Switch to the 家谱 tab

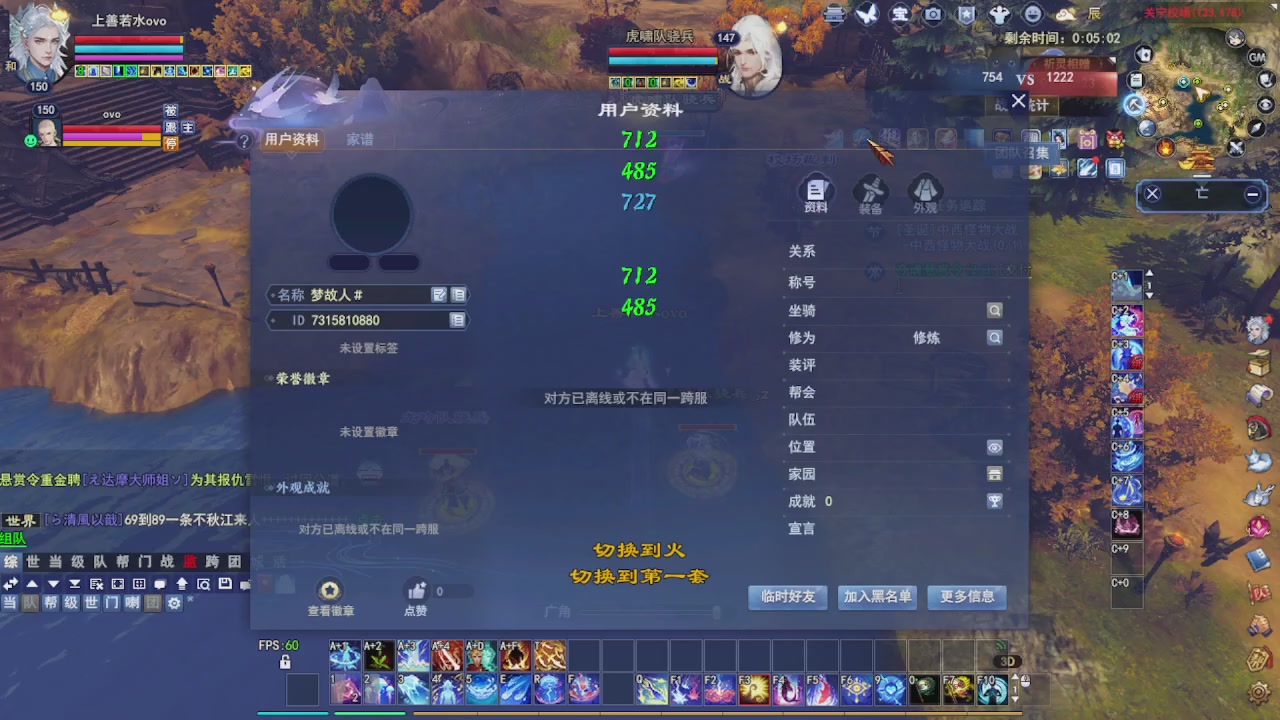[x=359, y=140]
